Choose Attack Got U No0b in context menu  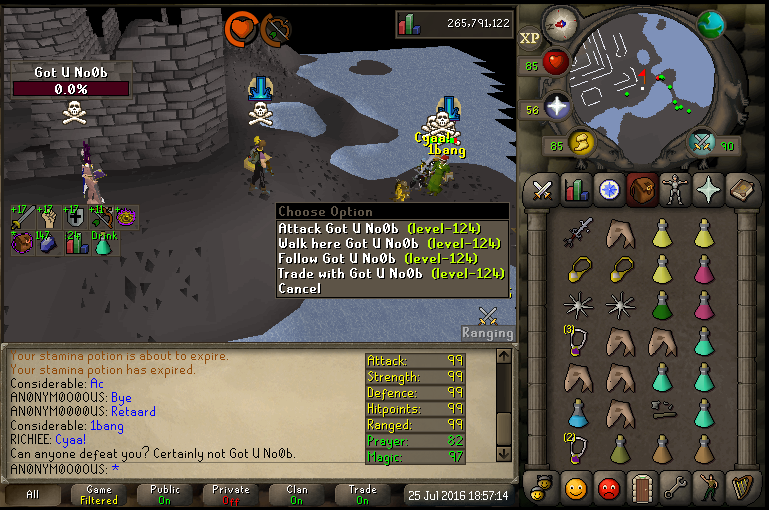tap(390, 229)
